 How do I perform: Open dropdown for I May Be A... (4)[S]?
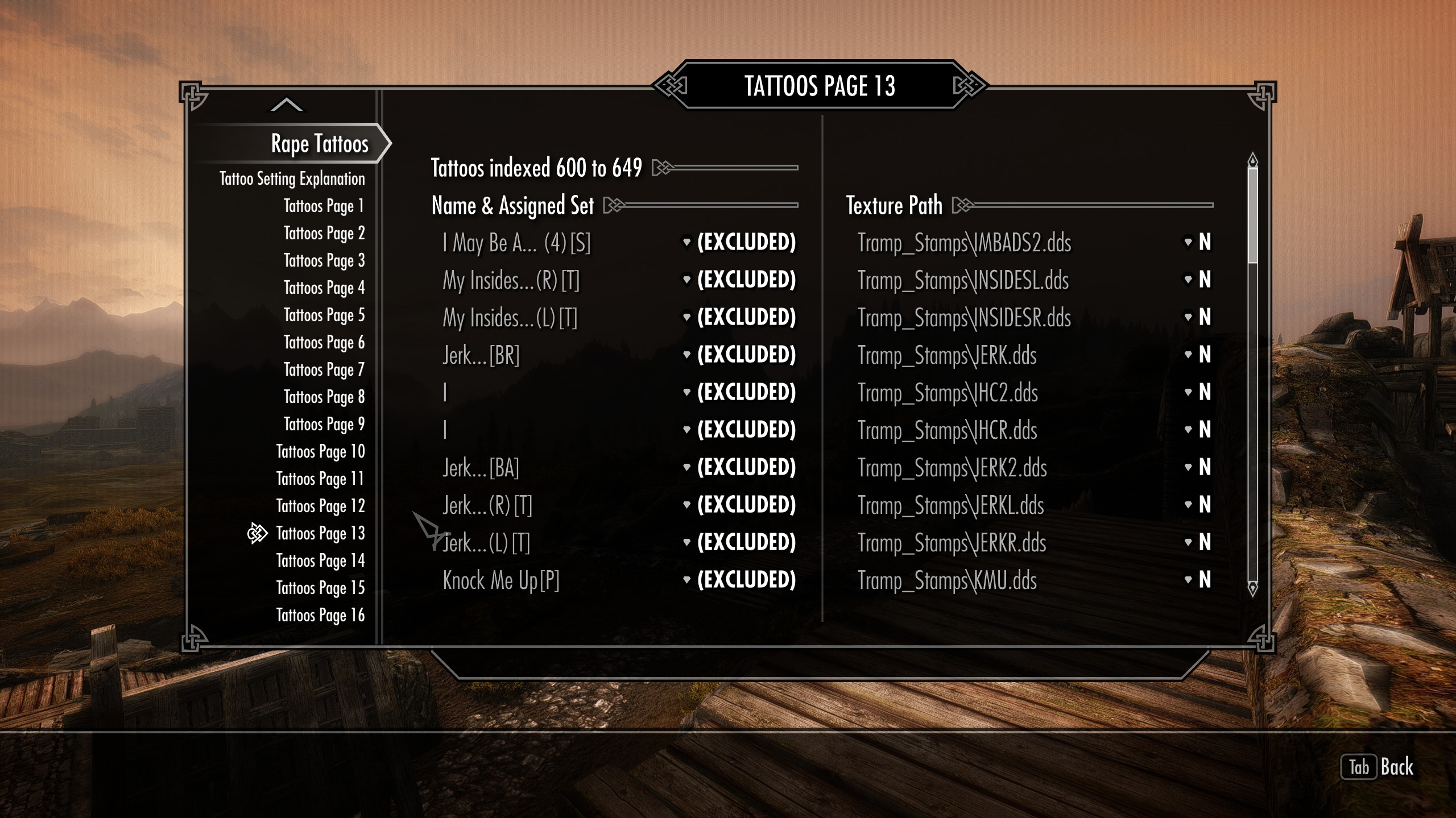pyautogui.click(x=740, y=242)
